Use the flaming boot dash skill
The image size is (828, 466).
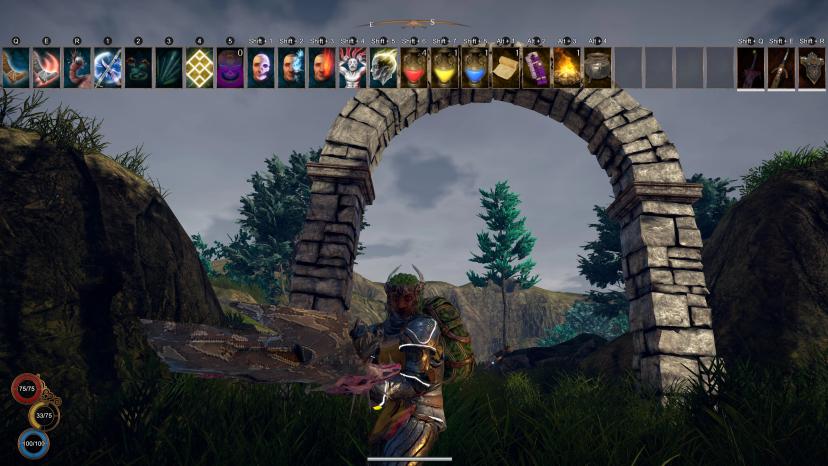(46, 67)
